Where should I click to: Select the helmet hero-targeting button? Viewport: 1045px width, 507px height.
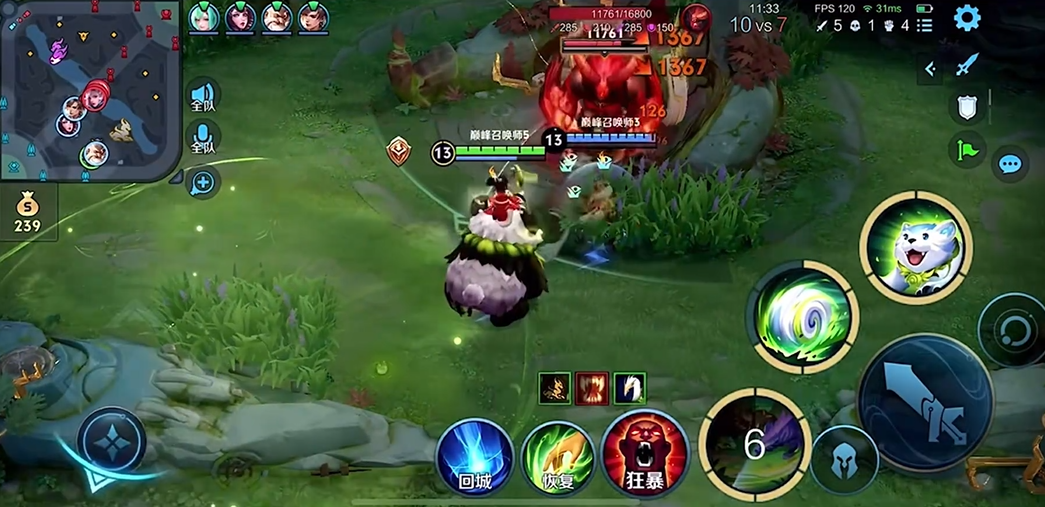click(845, 460)
